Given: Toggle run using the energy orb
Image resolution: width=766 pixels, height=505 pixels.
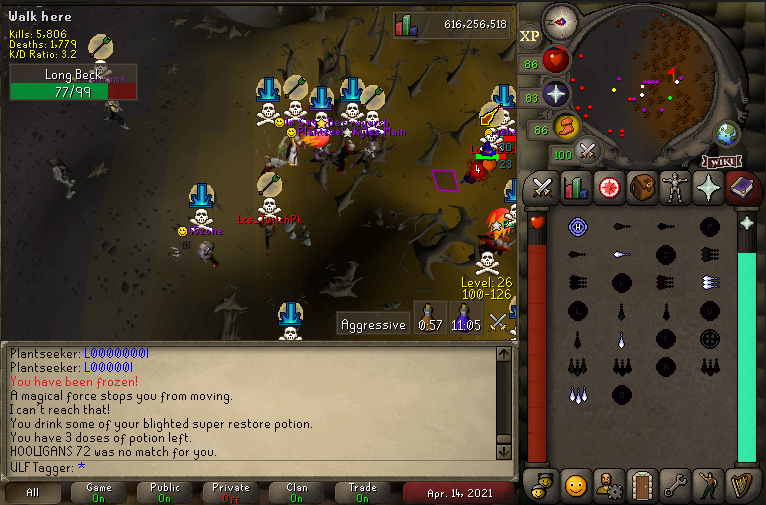Looking at the screenshot, I should click(x=567, y=127).
